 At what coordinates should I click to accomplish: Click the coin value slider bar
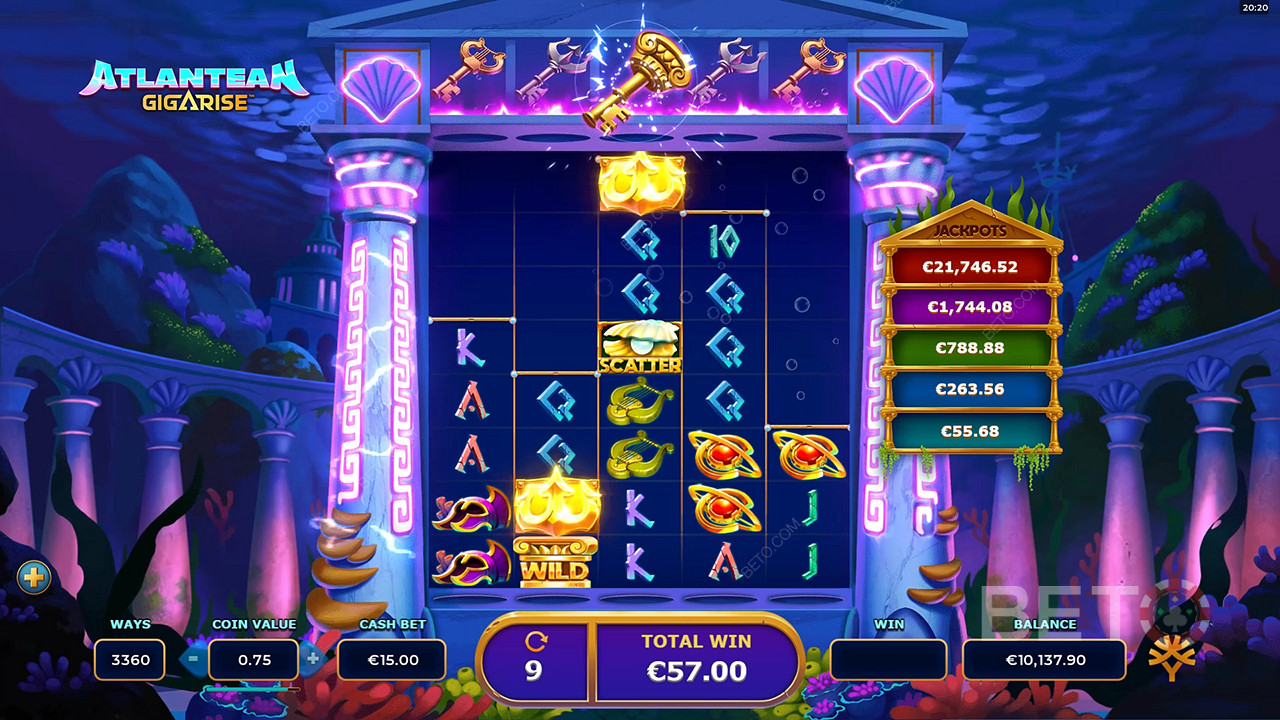pyautogui.click(x=252, y=689)
